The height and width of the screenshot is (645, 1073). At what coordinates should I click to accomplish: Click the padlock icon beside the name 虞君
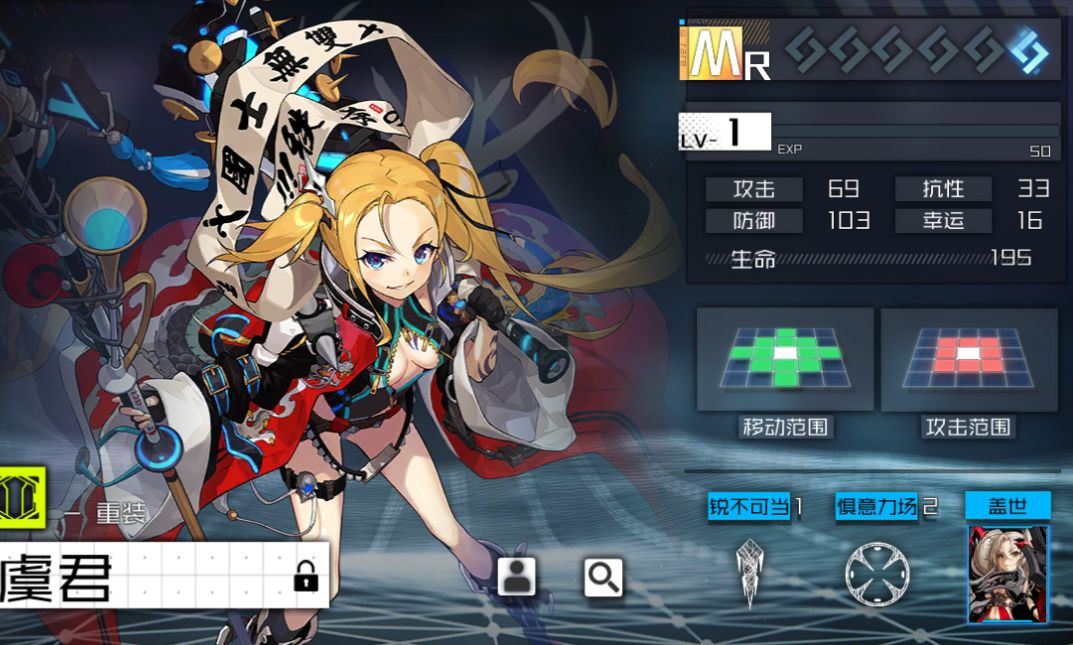click(x=306, y=577)
